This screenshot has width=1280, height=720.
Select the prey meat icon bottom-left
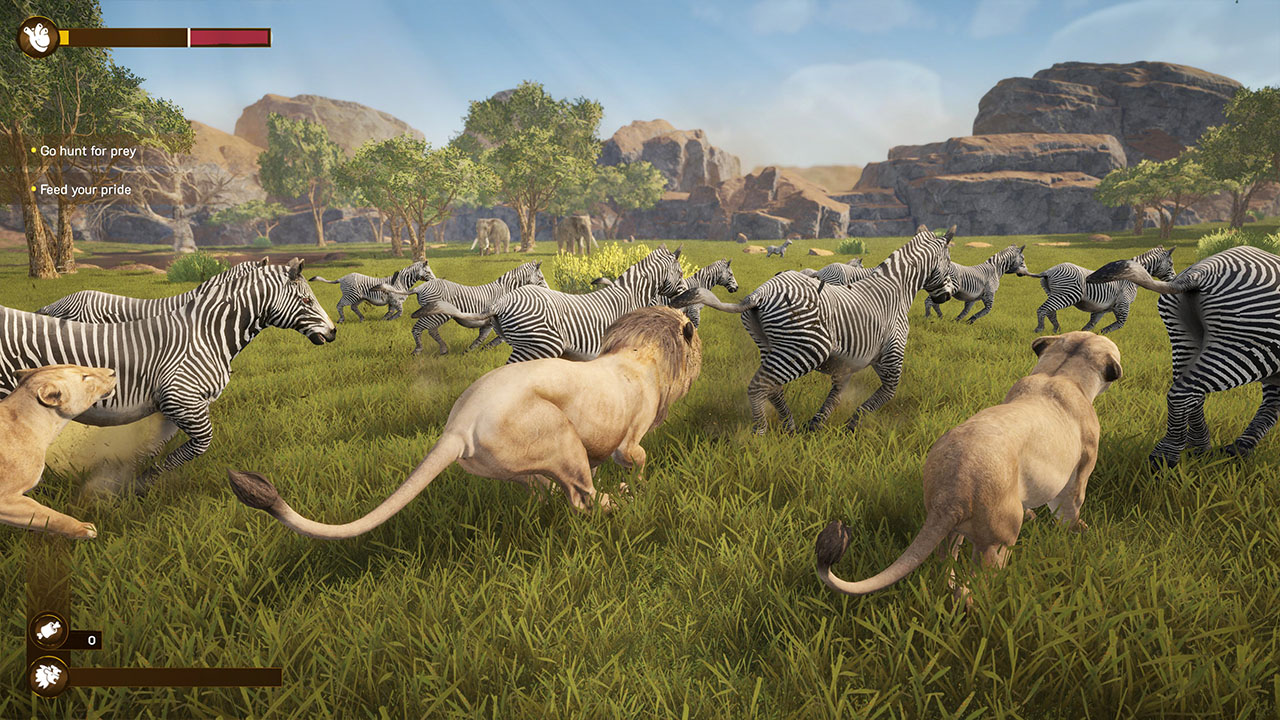(x=49, y=631)
